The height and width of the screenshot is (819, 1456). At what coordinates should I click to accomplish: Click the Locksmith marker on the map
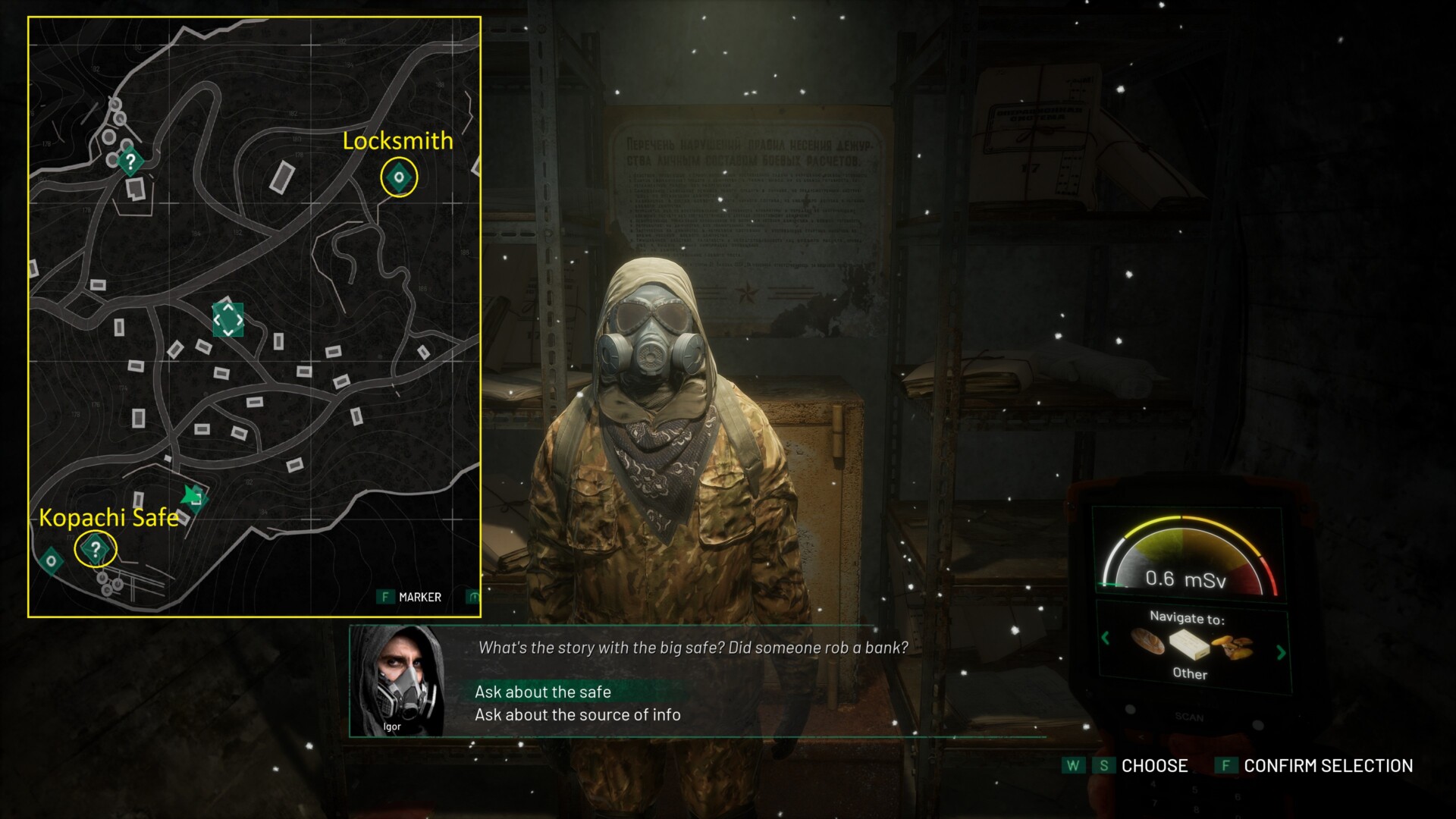[399, 177]
